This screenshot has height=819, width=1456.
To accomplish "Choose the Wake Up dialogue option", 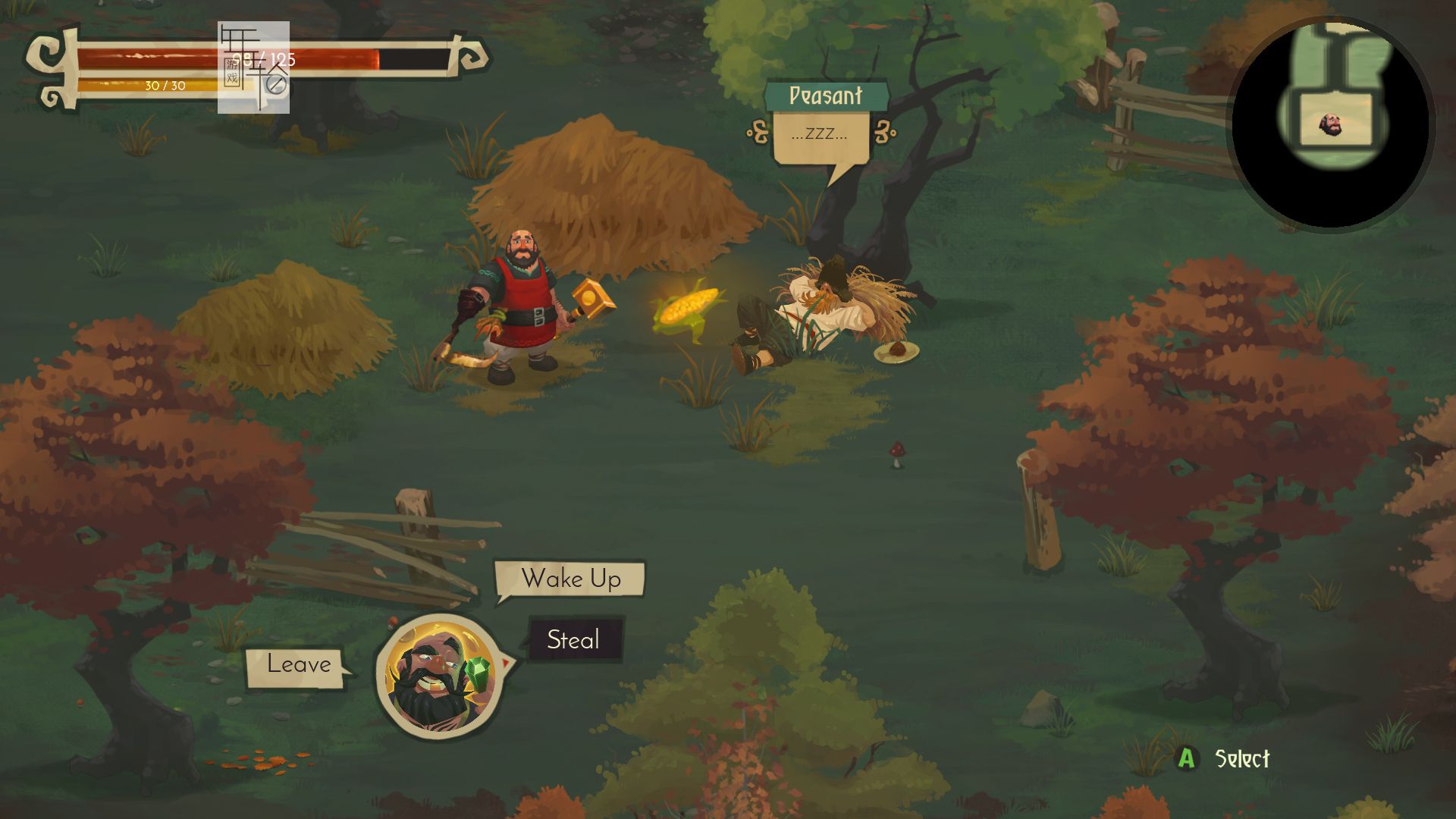I will click(570, 579).
